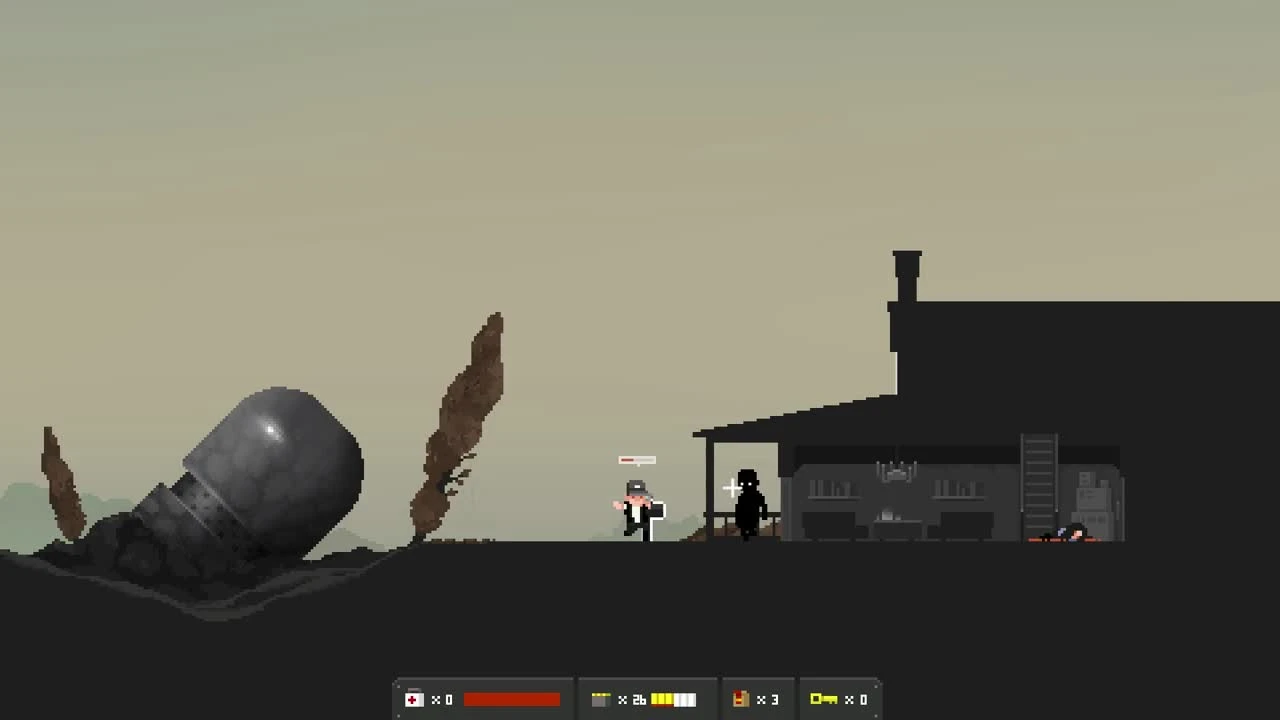The width and height of the screenshot is (1280, 720).
Task: Click the red health bar
Action: (x=512, y=699)
